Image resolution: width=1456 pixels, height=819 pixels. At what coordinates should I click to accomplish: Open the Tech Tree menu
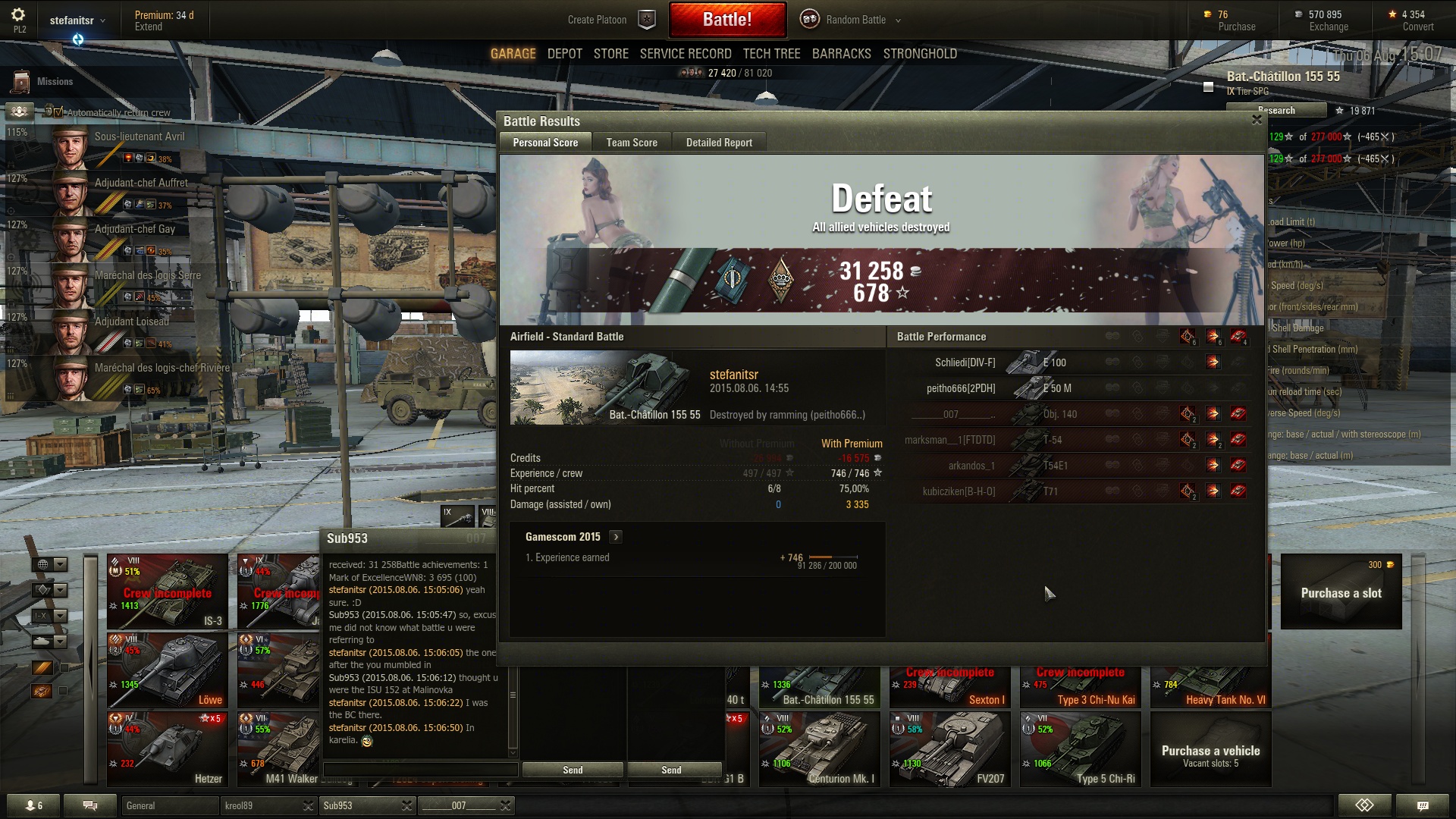coord(771,54)
